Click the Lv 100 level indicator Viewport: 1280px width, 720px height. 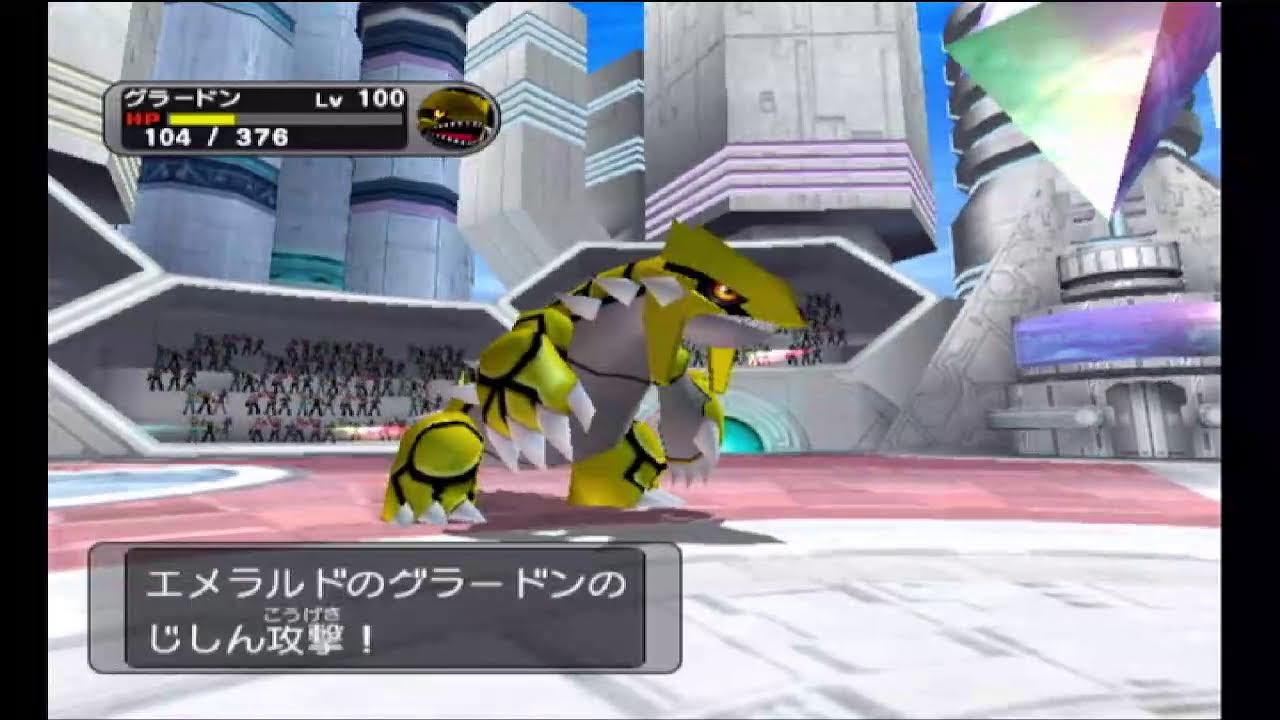[357, 98]
